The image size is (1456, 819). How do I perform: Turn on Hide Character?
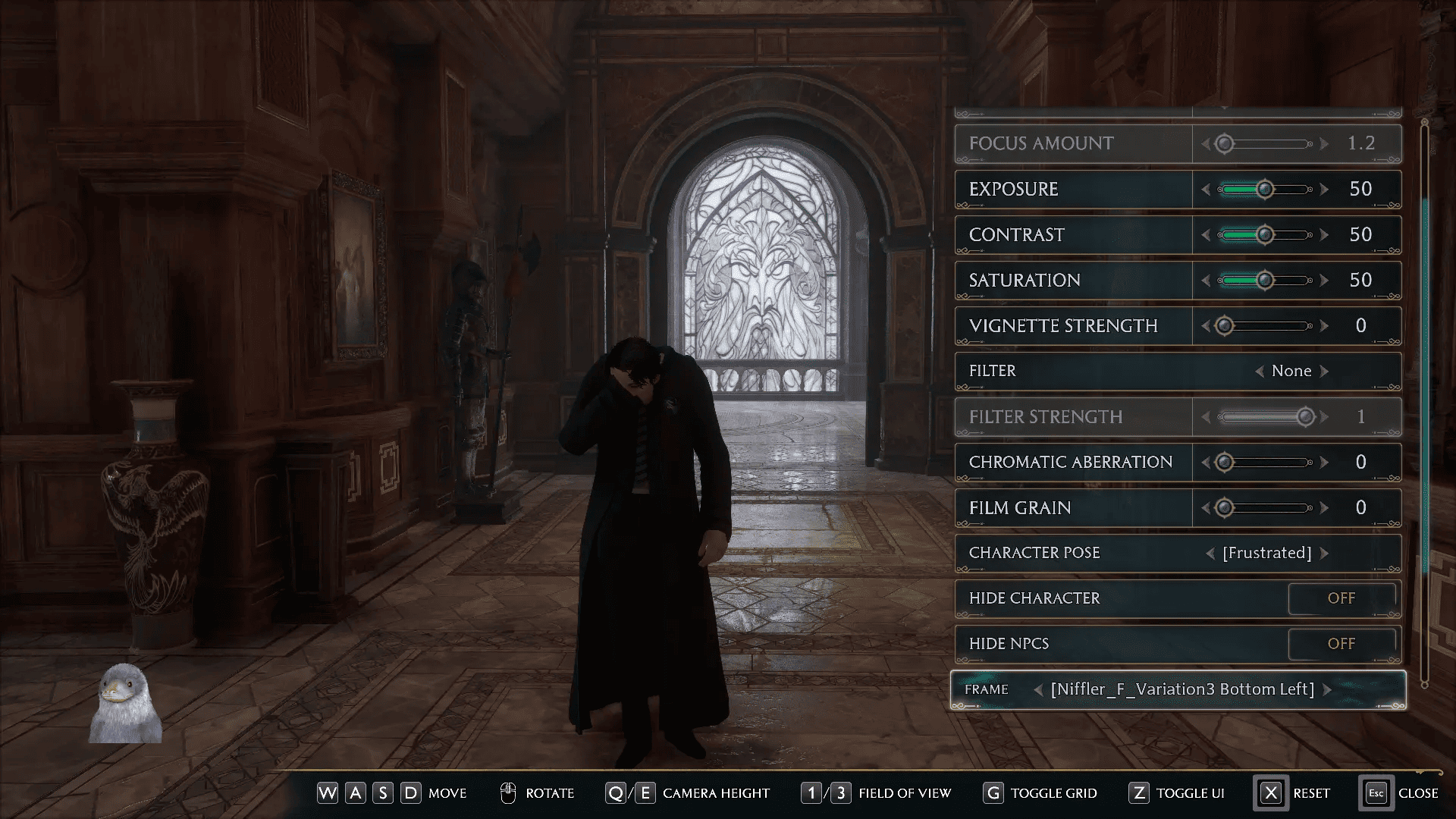(x=1342, y=598)
